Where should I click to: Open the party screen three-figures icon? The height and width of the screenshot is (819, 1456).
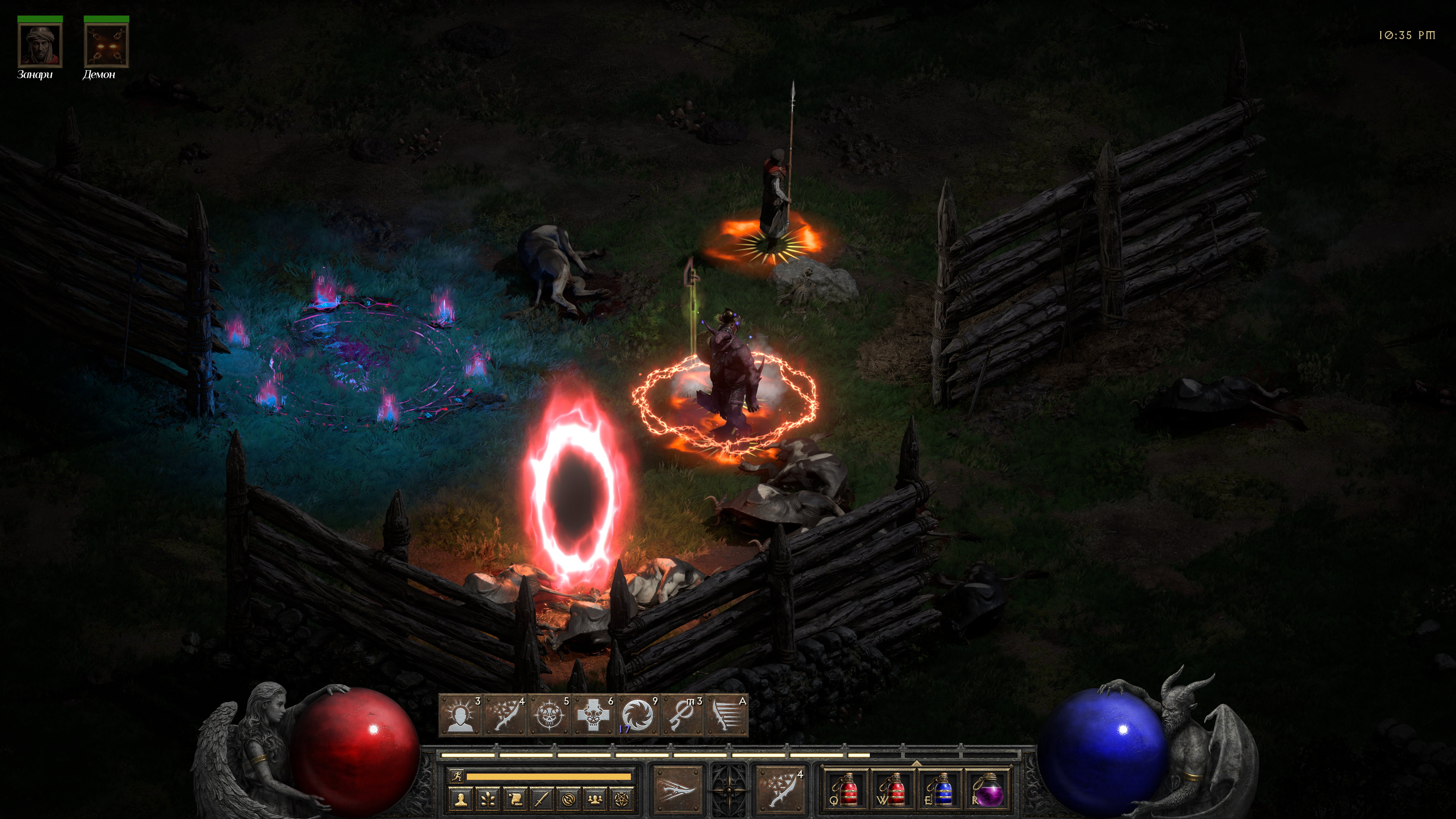tap(596, 799)
